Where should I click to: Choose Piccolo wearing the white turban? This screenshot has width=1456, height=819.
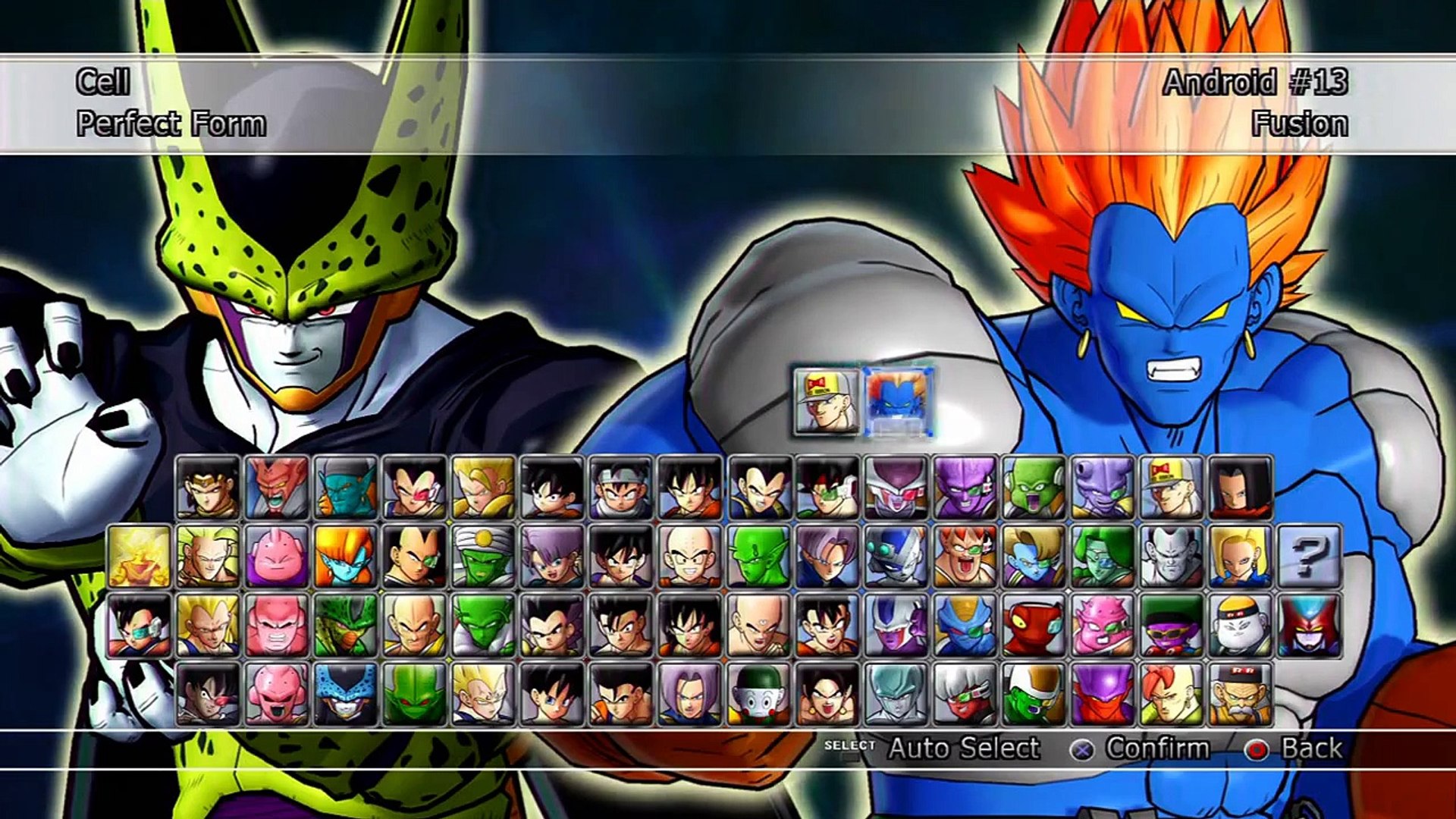pos(483,557)
